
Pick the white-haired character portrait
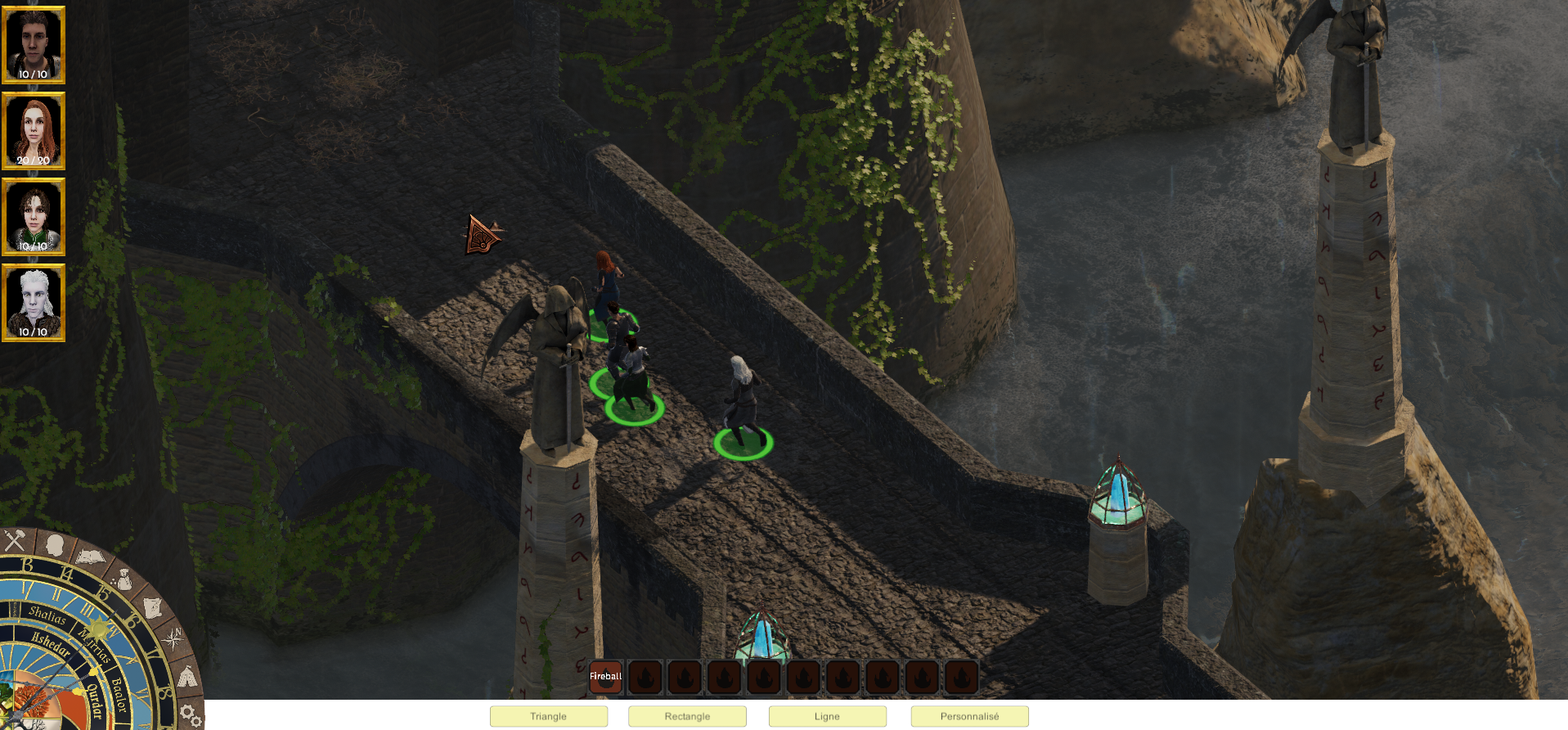point(34,303)
